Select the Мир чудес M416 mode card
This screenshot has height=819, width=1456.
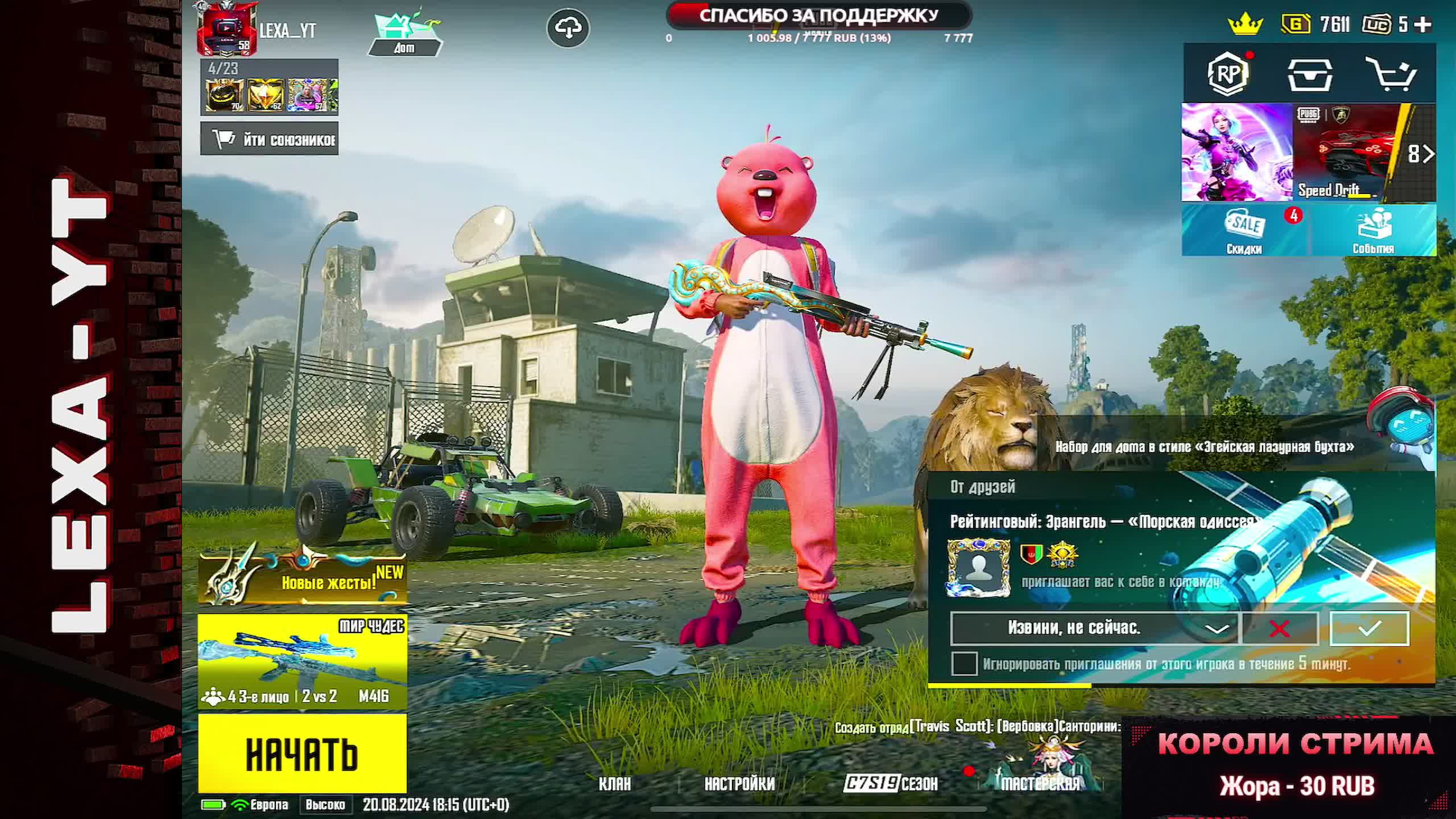[302, 662]
